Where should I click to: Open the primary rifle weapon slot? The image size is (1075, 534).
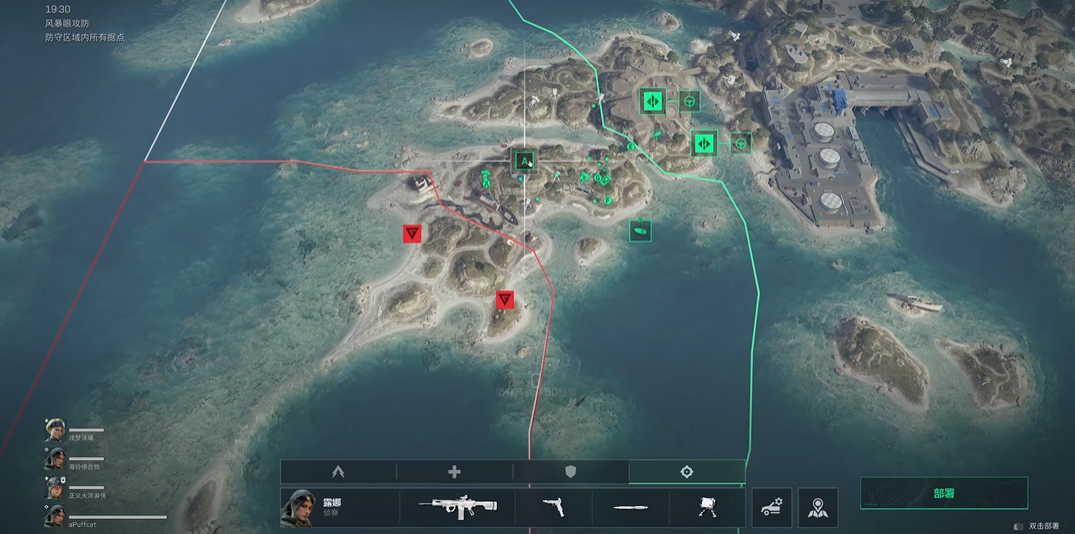point(458,508)
